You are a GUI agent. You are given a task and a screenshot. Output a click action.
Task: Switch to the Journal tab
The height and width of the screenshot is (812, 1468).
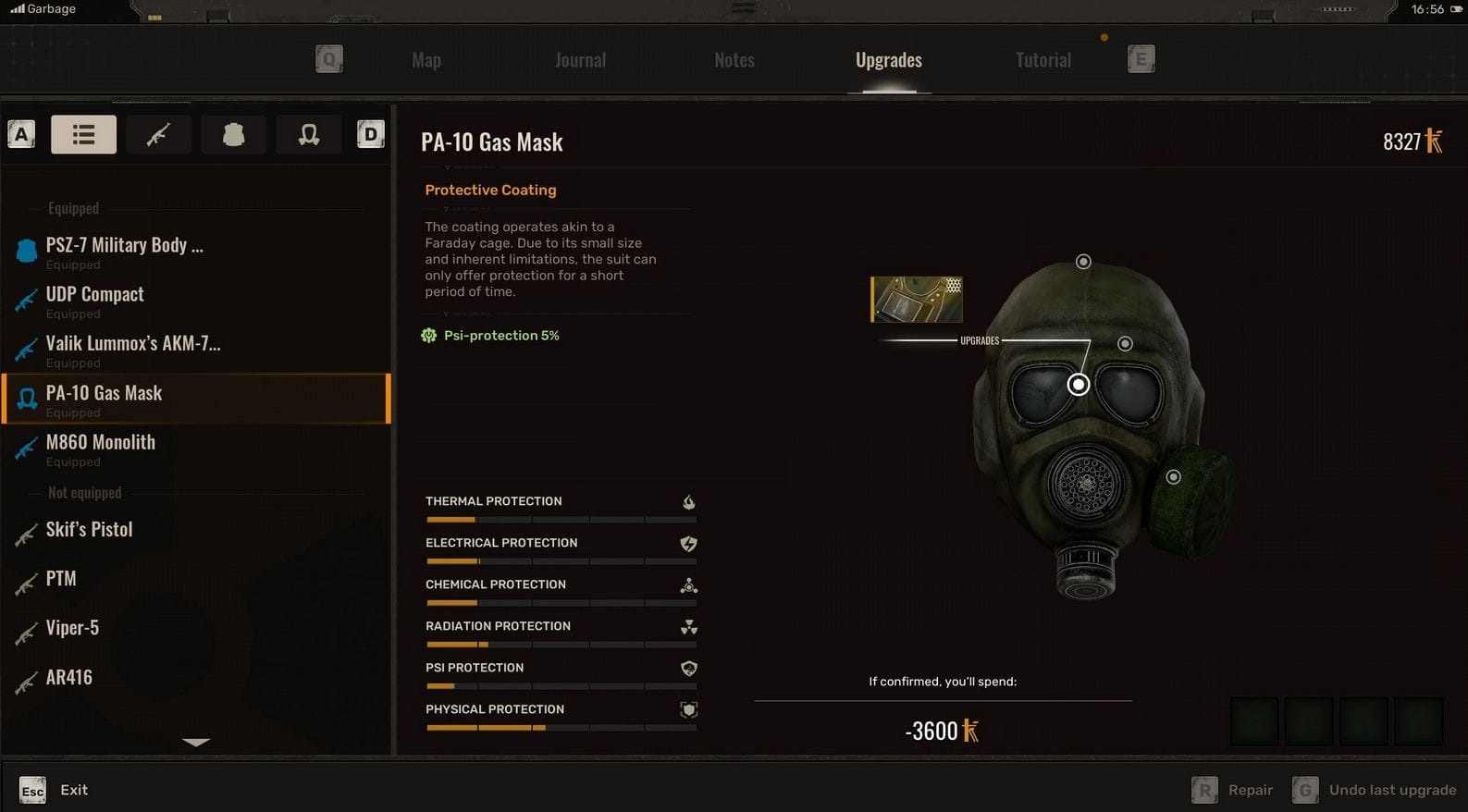[x=580, y=60]
